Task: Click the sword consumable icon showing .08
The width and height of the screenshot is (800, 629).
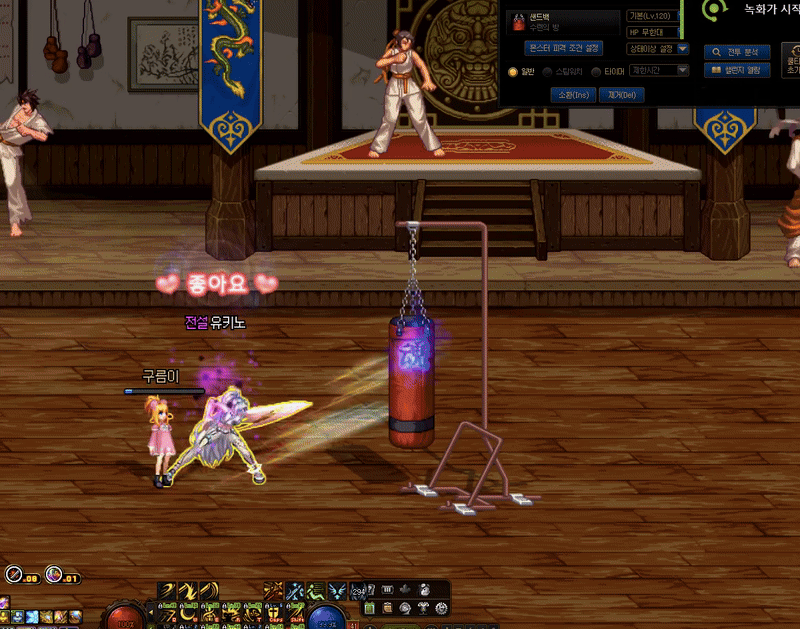Action: [x=14, y=575]
